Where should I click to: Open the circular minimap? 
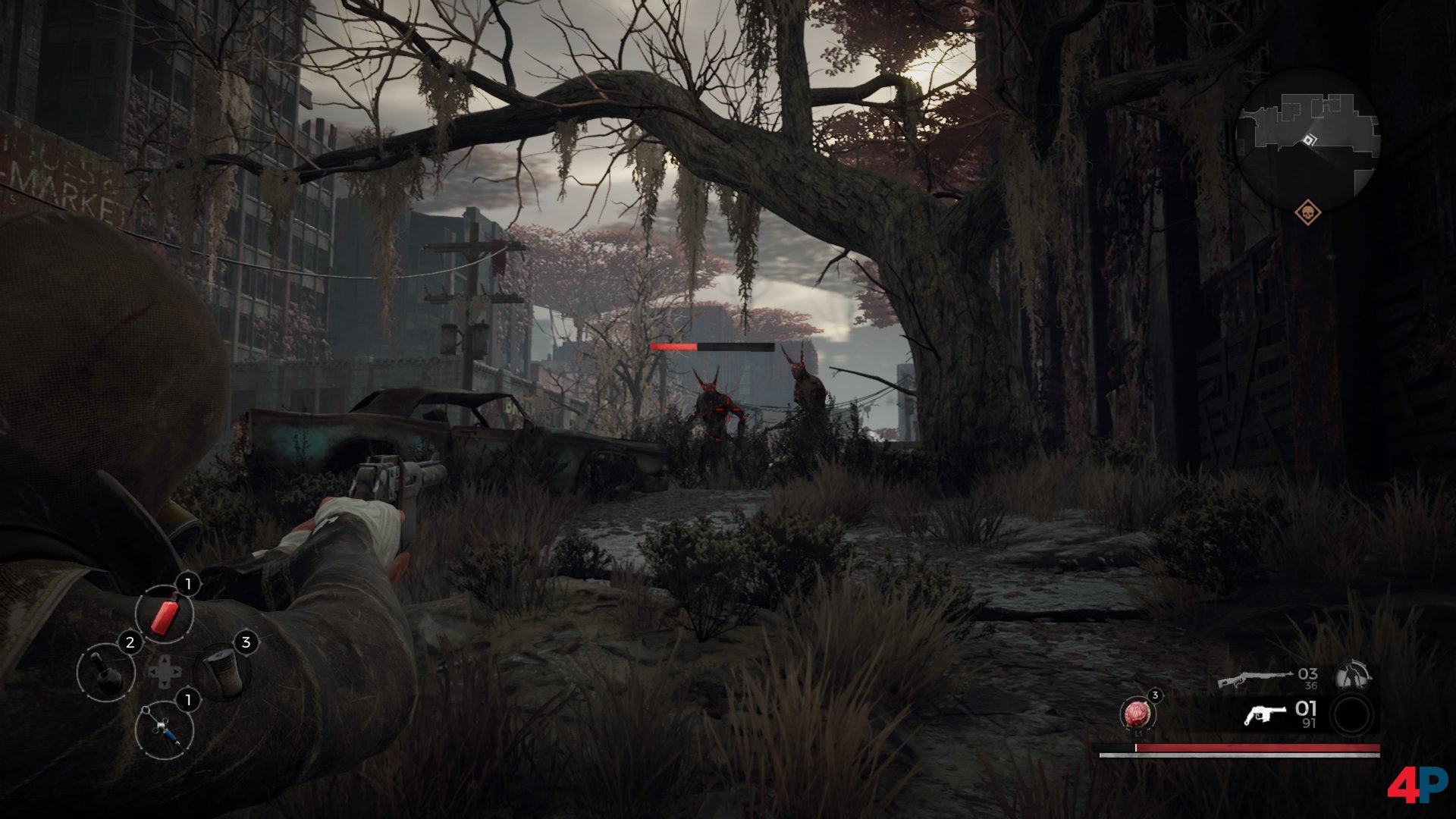coord(1307,140)
